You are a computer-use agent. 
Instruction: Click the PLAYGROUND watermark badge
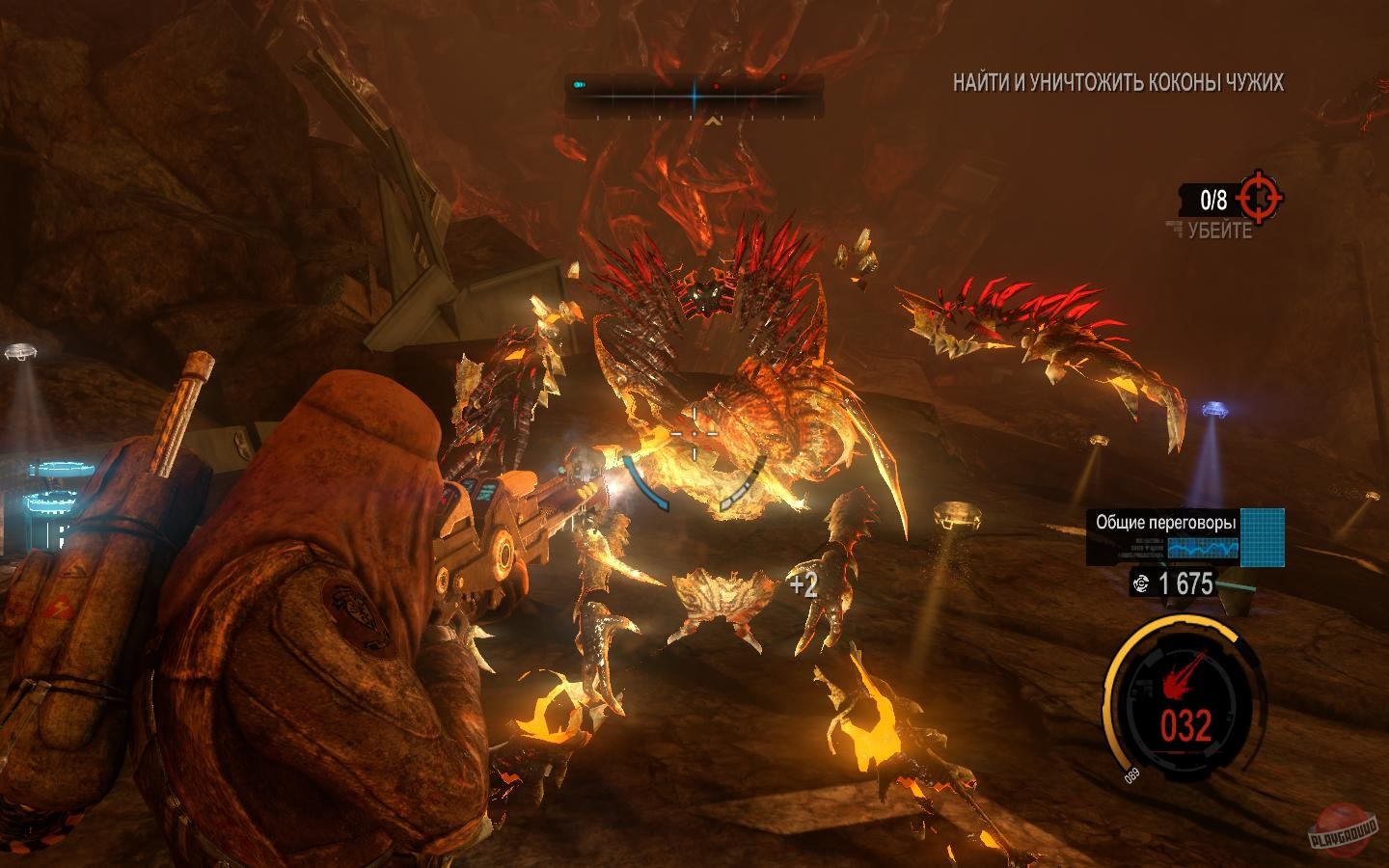click(x=1345, y=835)
